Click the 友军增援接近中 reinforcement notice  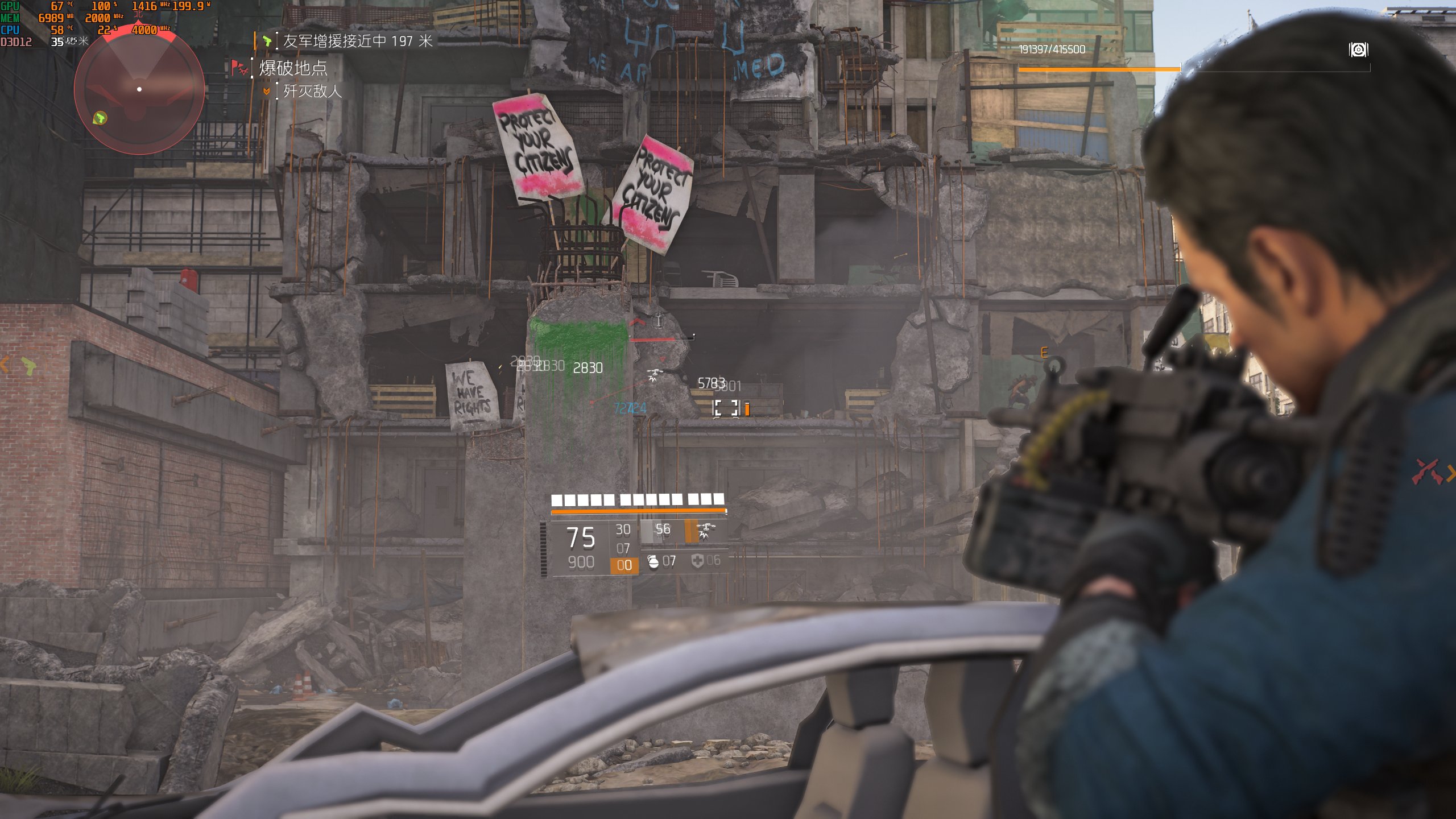pos(357,41)
